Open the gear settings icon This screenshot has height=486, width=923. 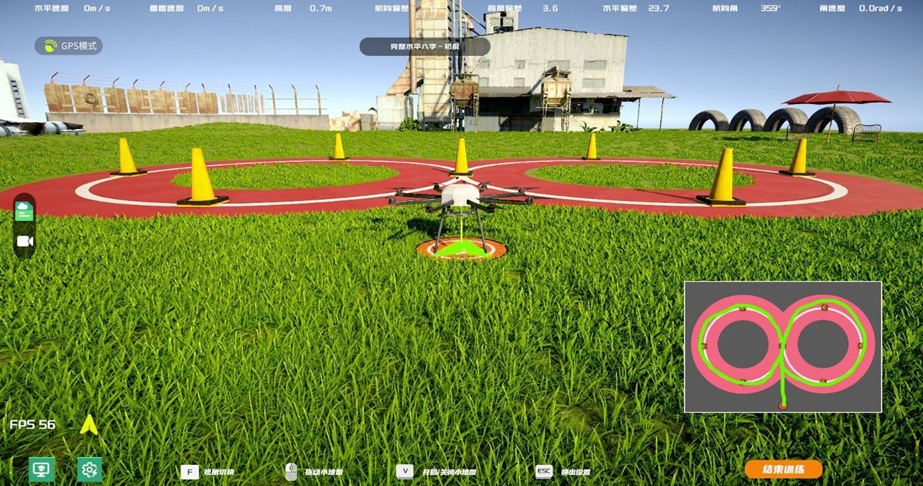89,469
